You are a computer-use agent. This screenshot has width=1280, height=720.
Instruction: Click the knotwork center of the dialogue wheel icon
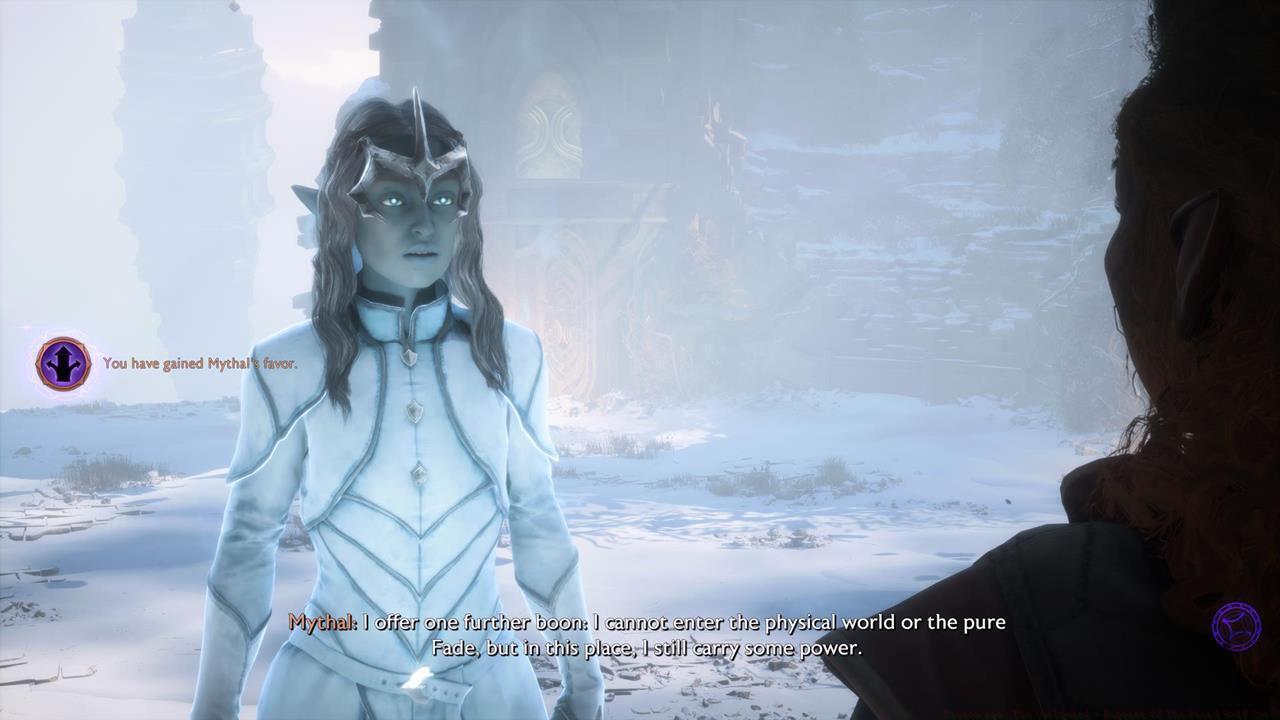(x=1236, y=626)
